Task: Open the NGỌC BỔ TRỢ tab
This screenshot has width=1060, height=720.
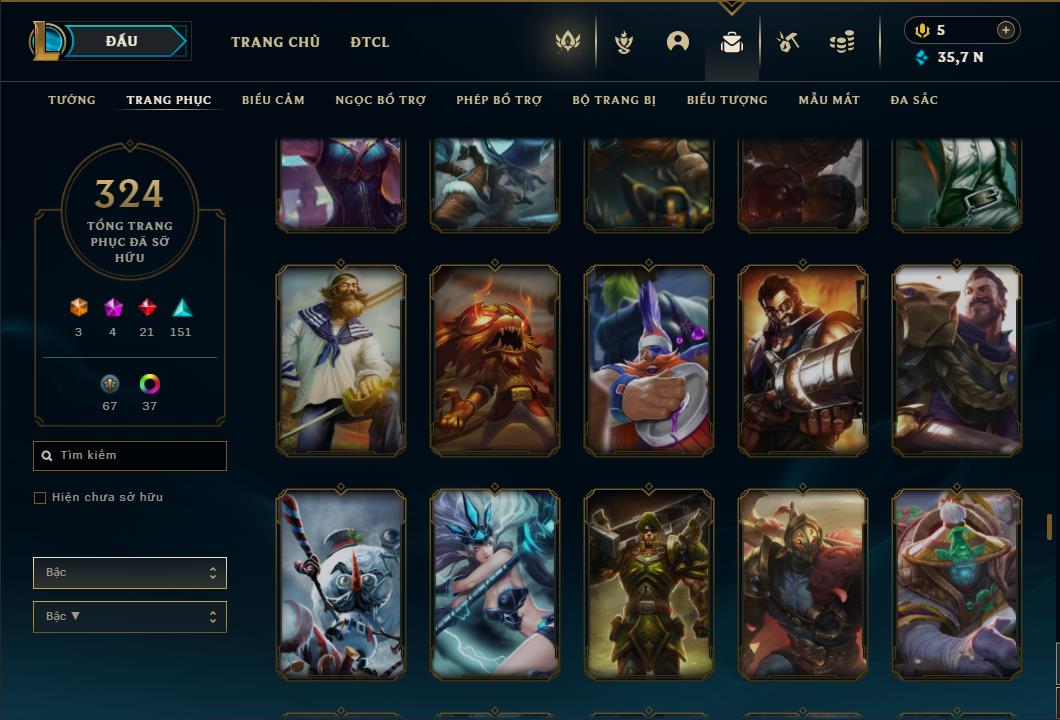Action: click(x=380, y=100)
